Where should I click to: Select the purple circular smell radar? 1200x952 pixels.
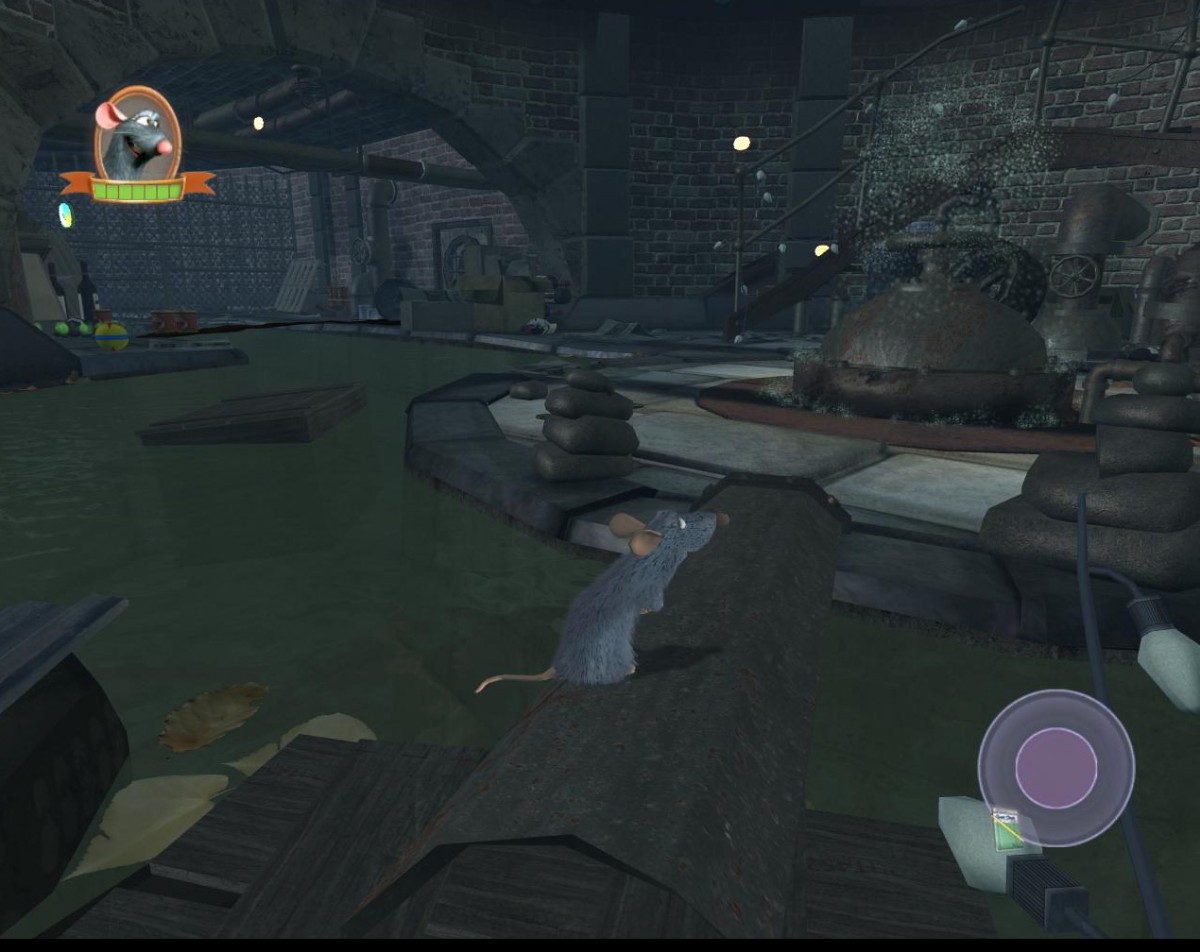click(x=1055, y=767)
